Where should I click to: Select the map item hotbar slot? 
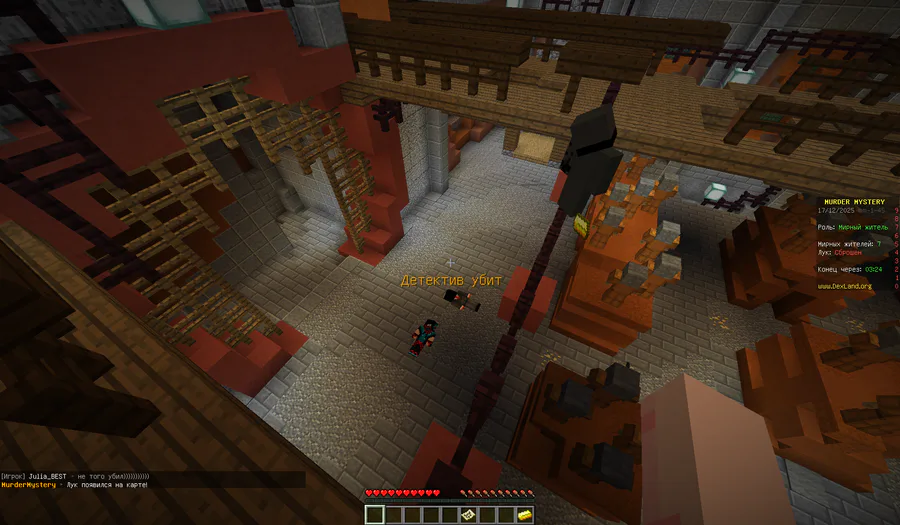pyautogui.click(x=469, y=515)
